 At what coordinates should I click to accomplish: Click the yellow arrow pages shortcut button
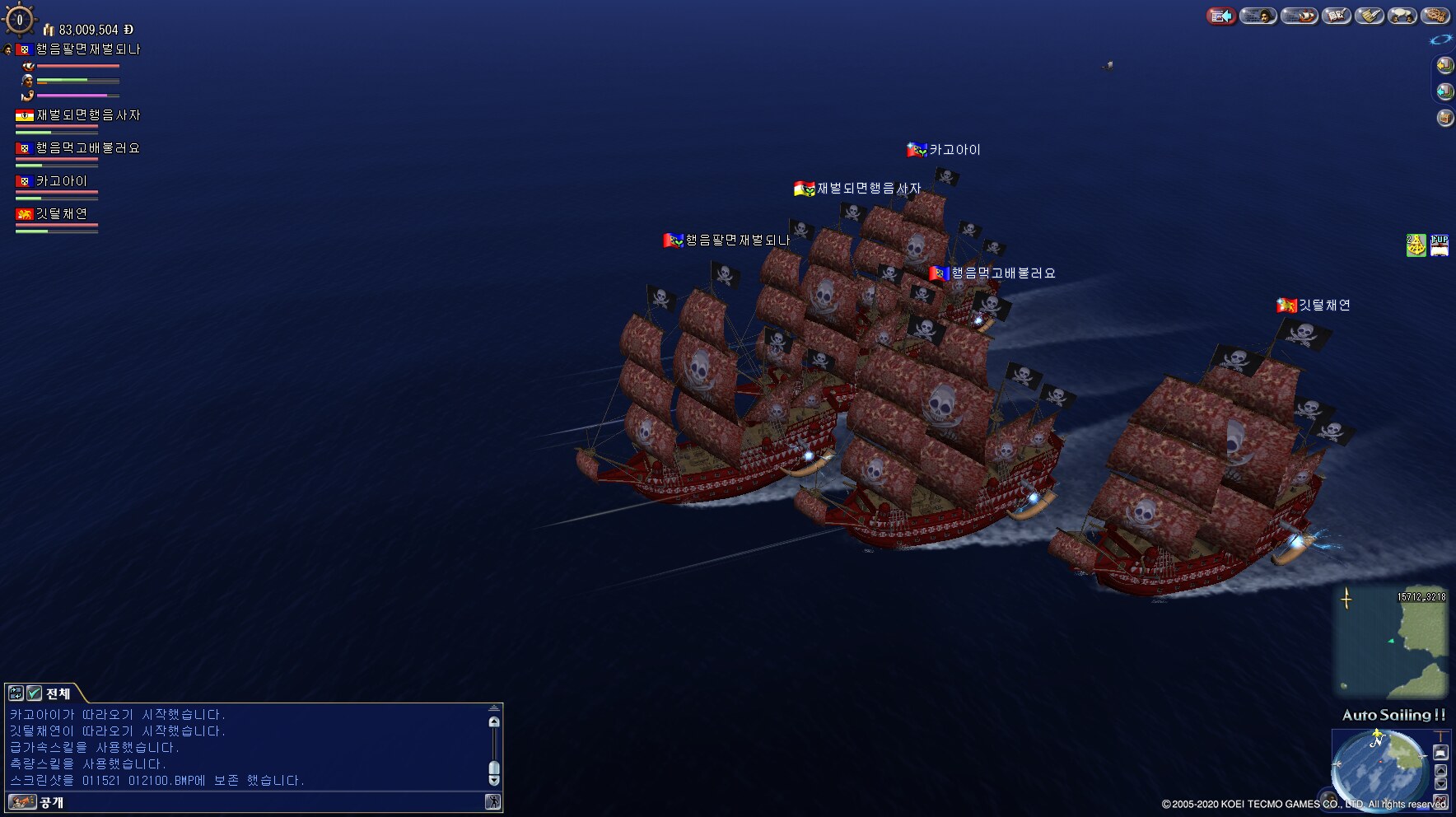[x=1444, y=65]
